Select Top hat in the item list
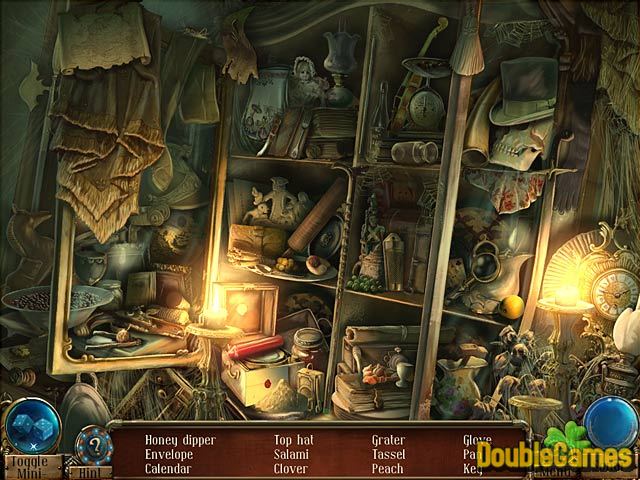Screen dimensions: 640x480 (x=295, y=439)
